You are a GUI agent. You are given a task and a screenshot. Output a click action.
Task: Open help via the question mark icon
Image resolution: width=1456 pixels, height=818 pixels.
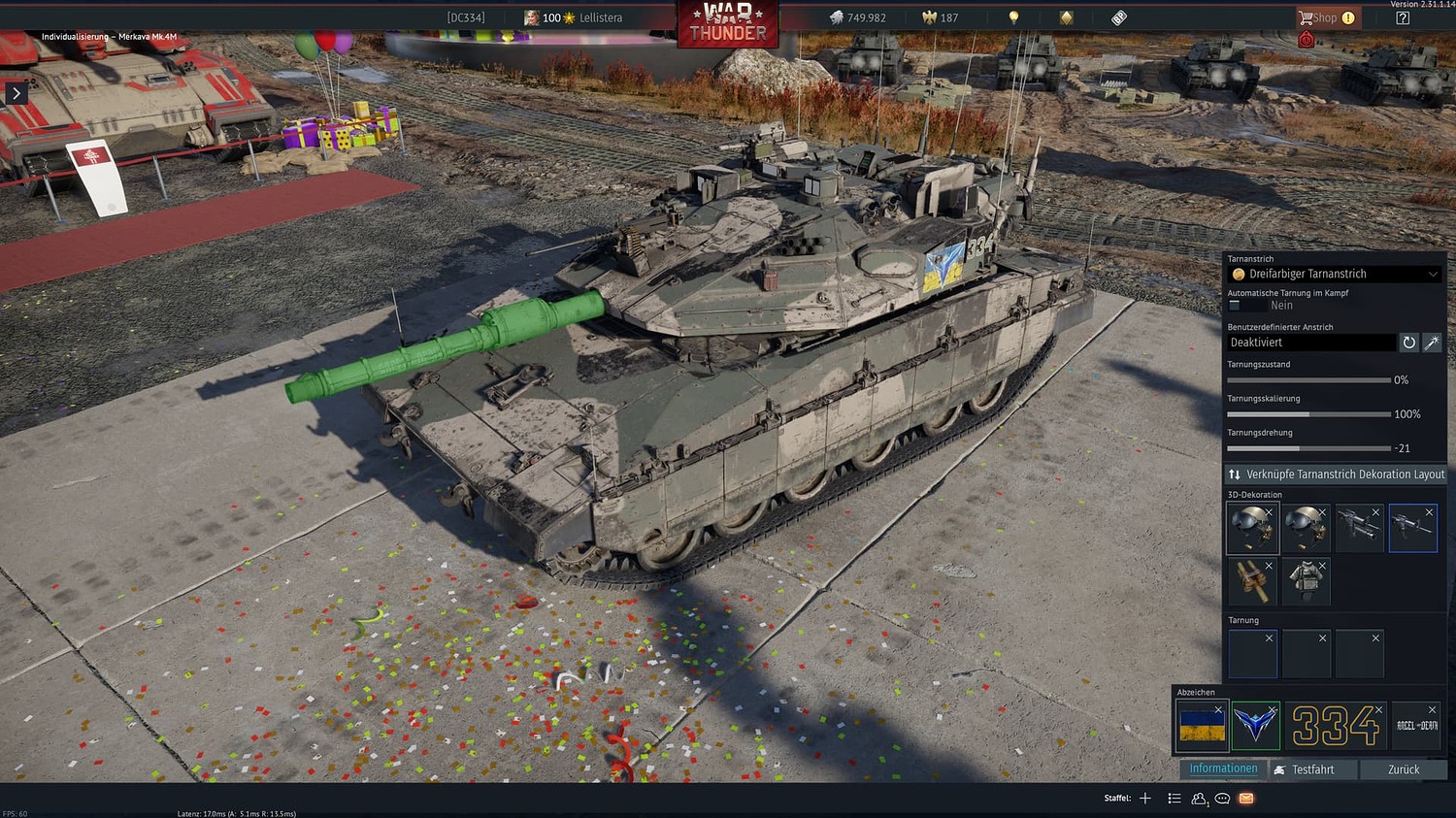[1401, 16]
